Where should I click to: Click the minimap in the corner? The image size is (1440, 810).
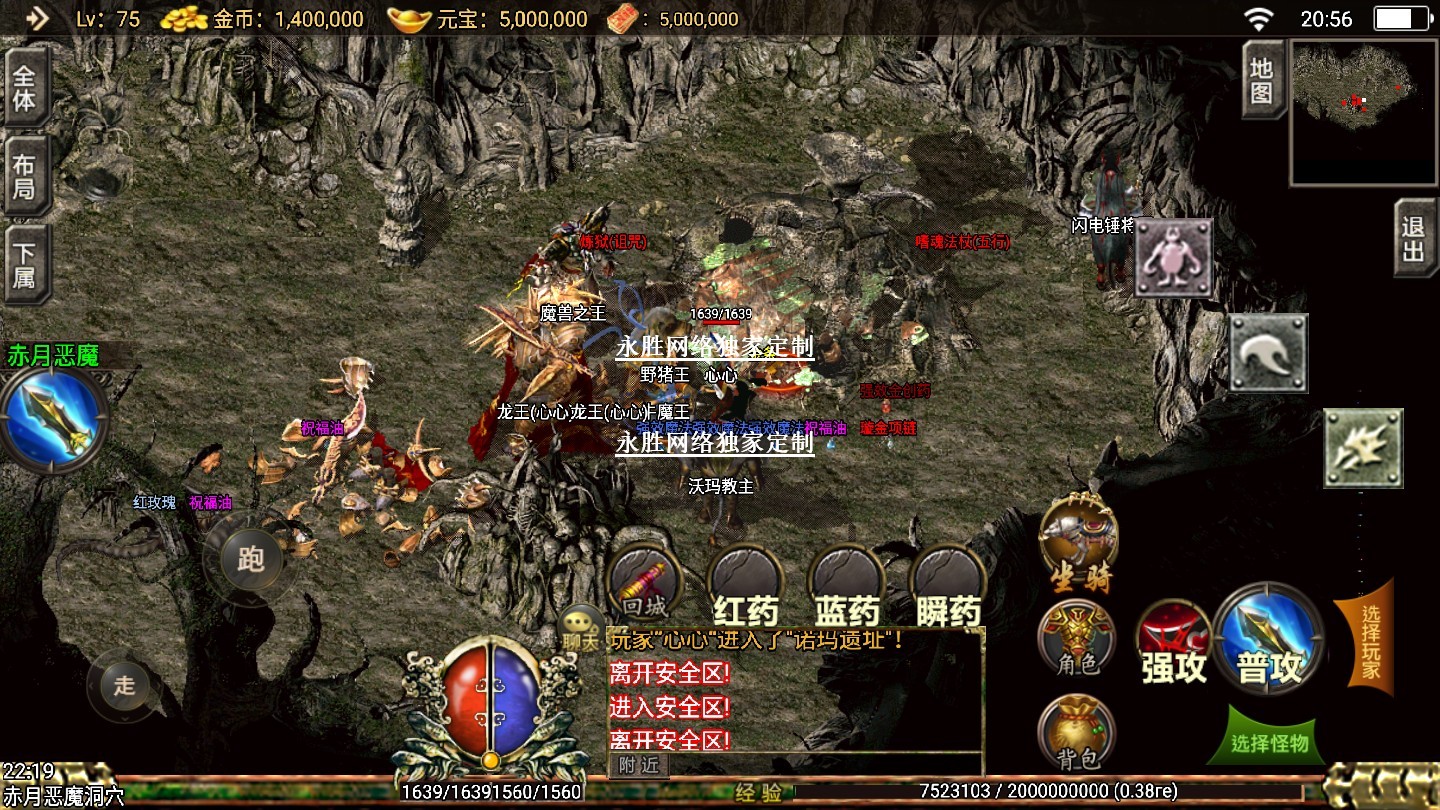pos(1365,113)
